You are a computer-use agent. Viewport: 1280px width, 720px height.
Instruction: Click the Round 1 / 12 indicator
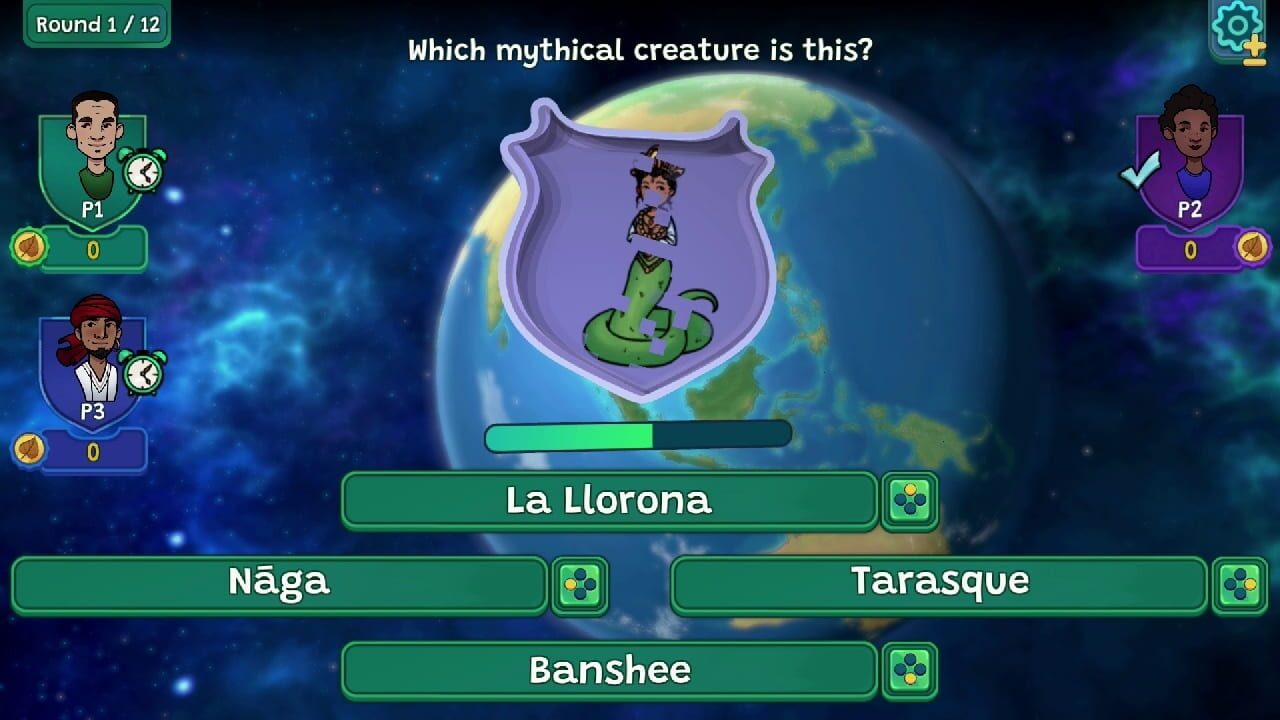95,25
